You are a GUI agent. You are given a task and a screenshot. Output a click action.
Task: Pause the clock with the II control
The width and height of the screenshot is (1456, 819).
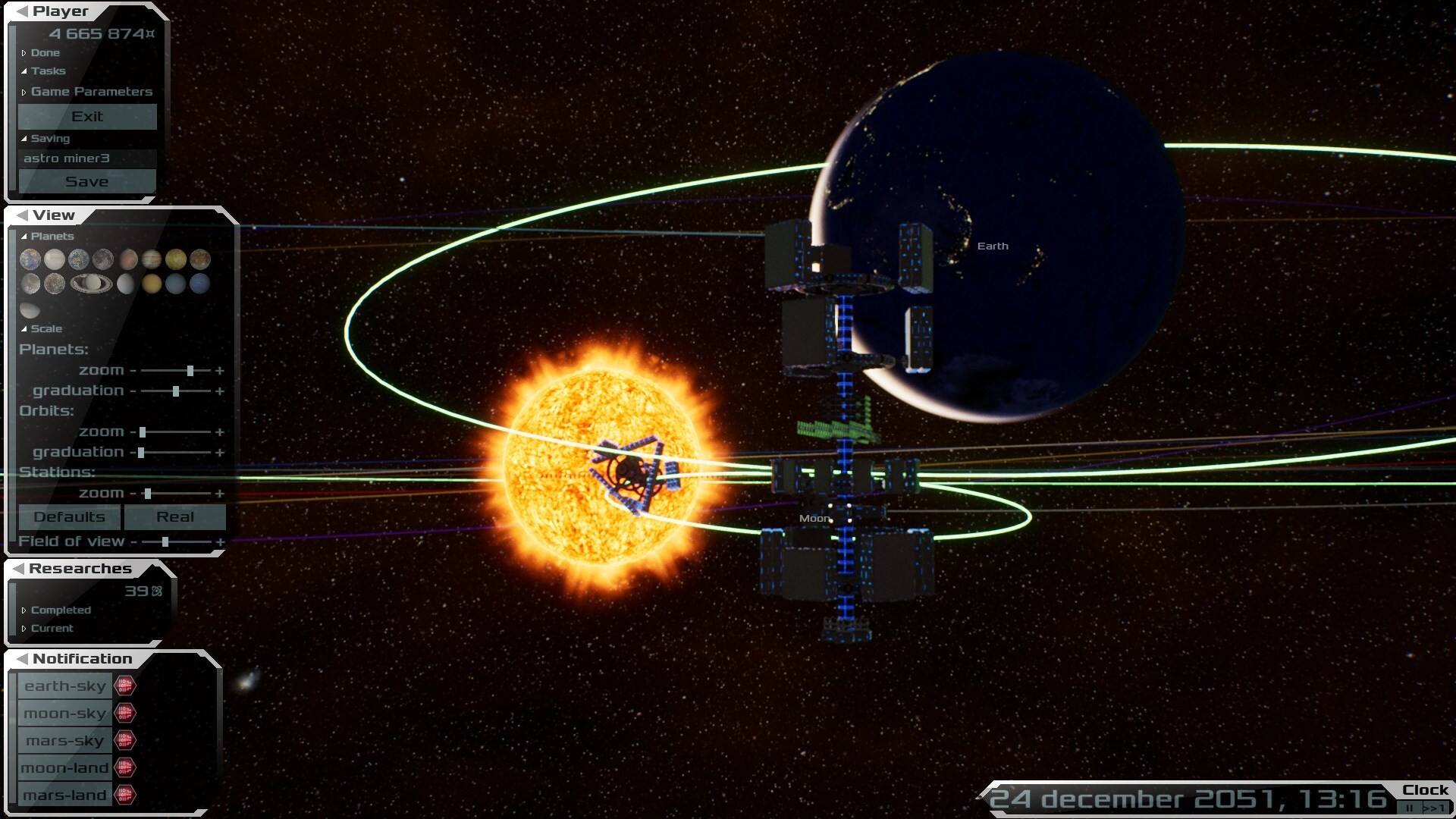point(1410,808)
